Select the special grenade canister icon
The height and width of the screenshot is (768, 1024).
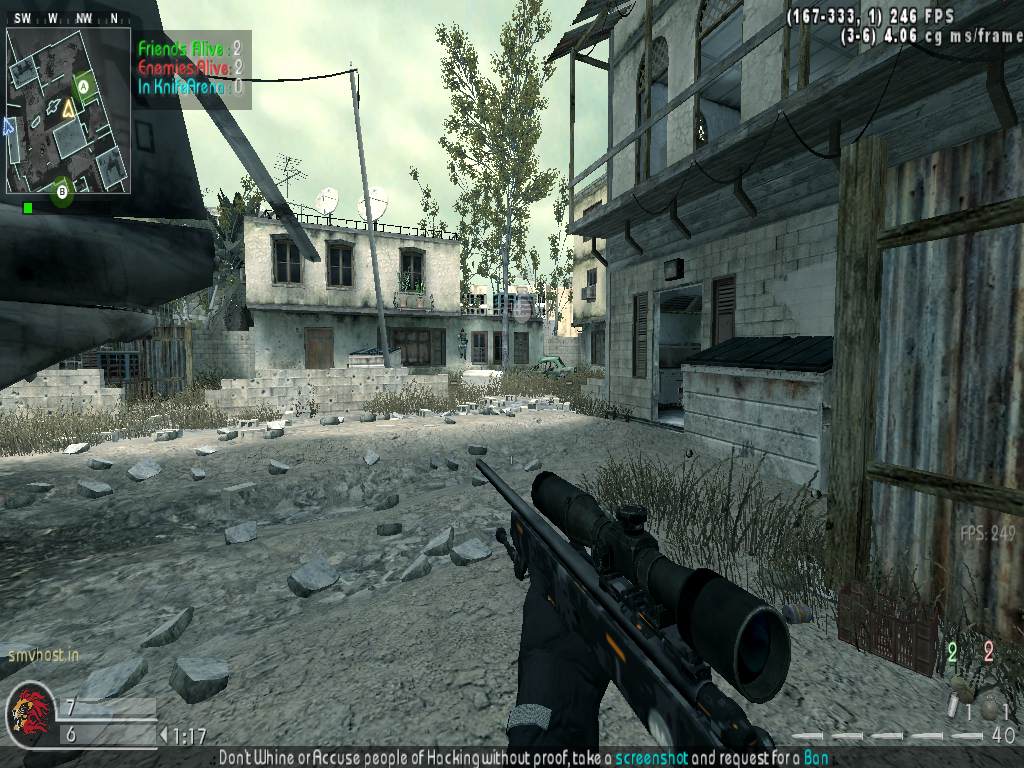click(952, 707)
